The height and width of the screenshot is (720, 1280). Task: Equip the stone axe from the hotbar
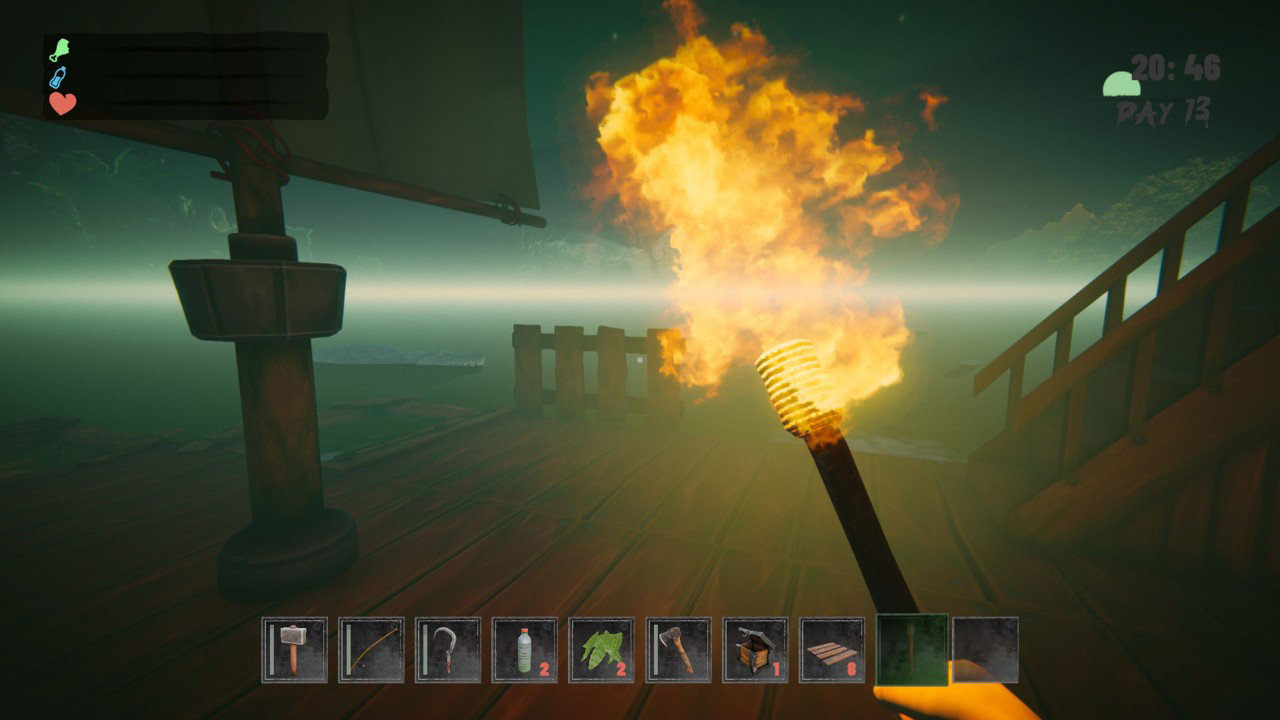(677, 650)
